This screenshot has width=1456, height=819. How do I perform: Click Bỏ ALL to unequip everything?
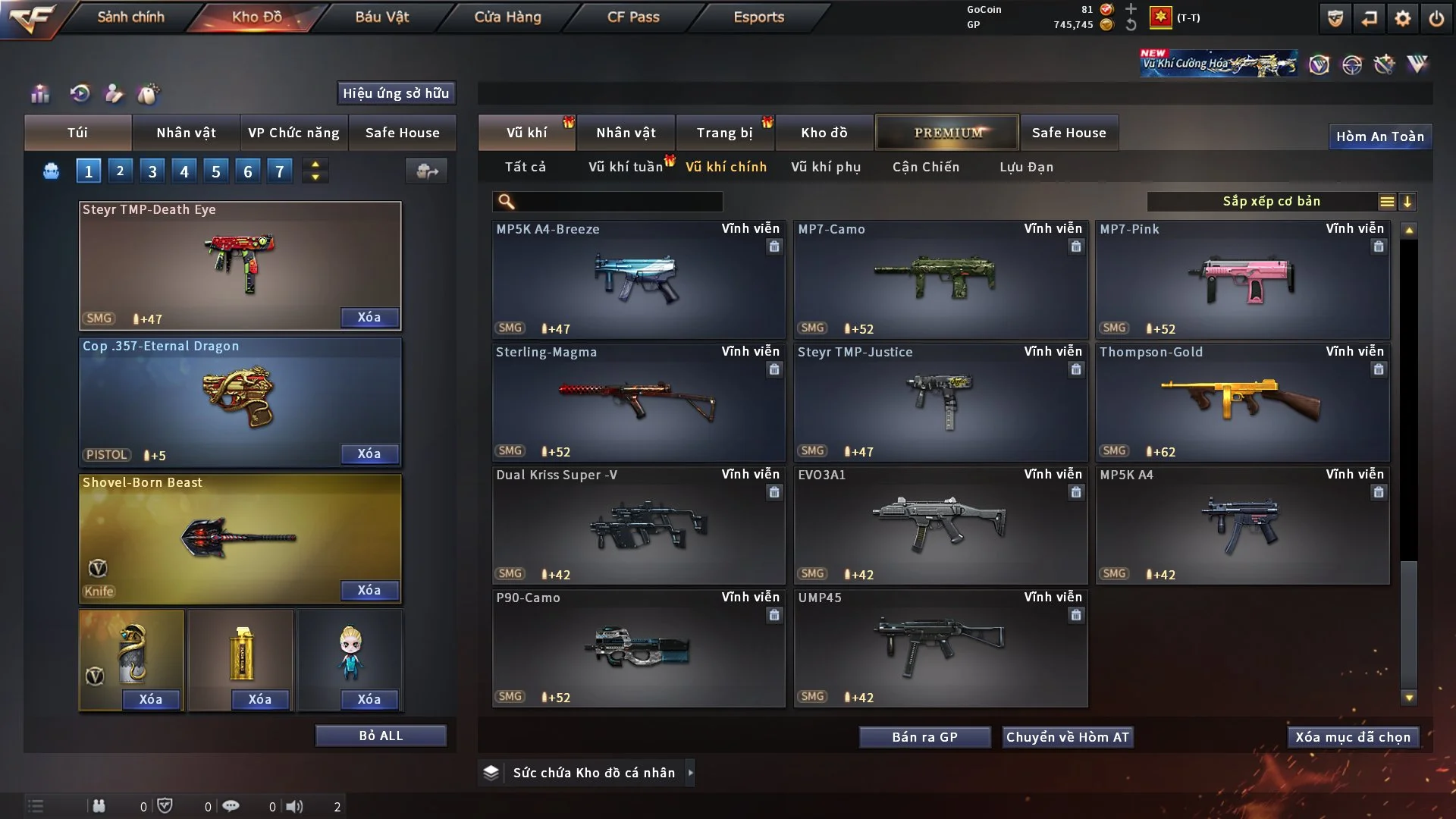381,736
